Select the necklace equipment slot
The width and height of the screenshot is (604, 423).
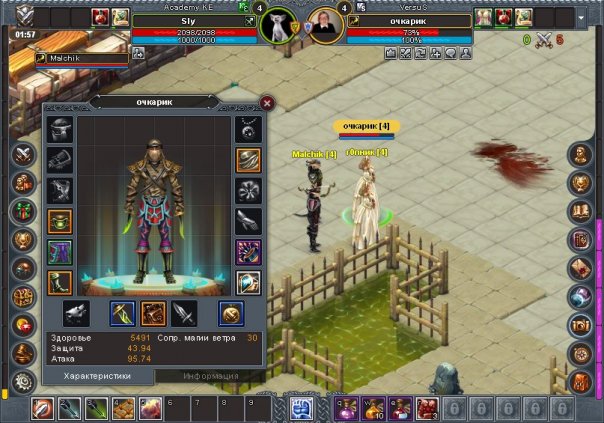[247, 129]
